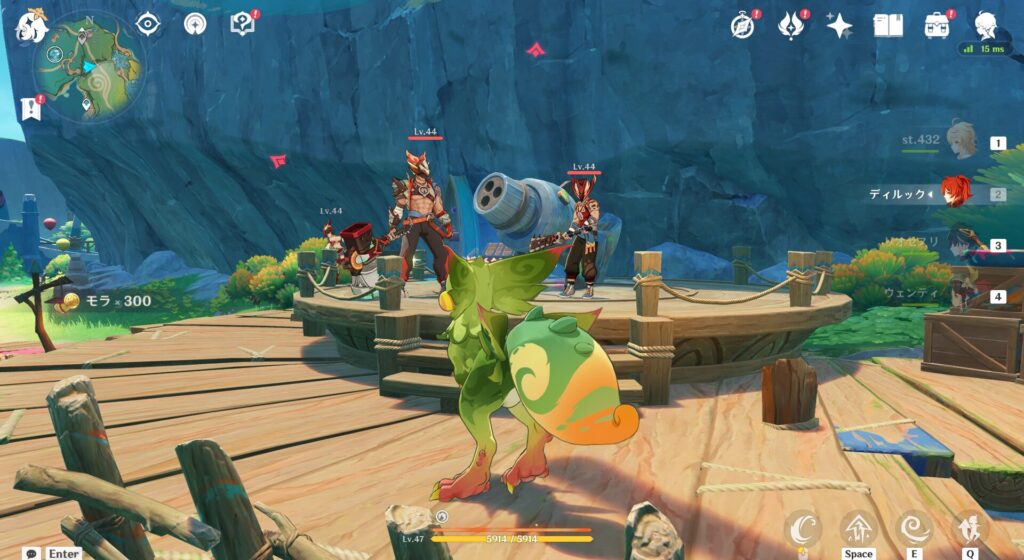
Task: Activate the running figure ability icon
Action: (968, 528)
